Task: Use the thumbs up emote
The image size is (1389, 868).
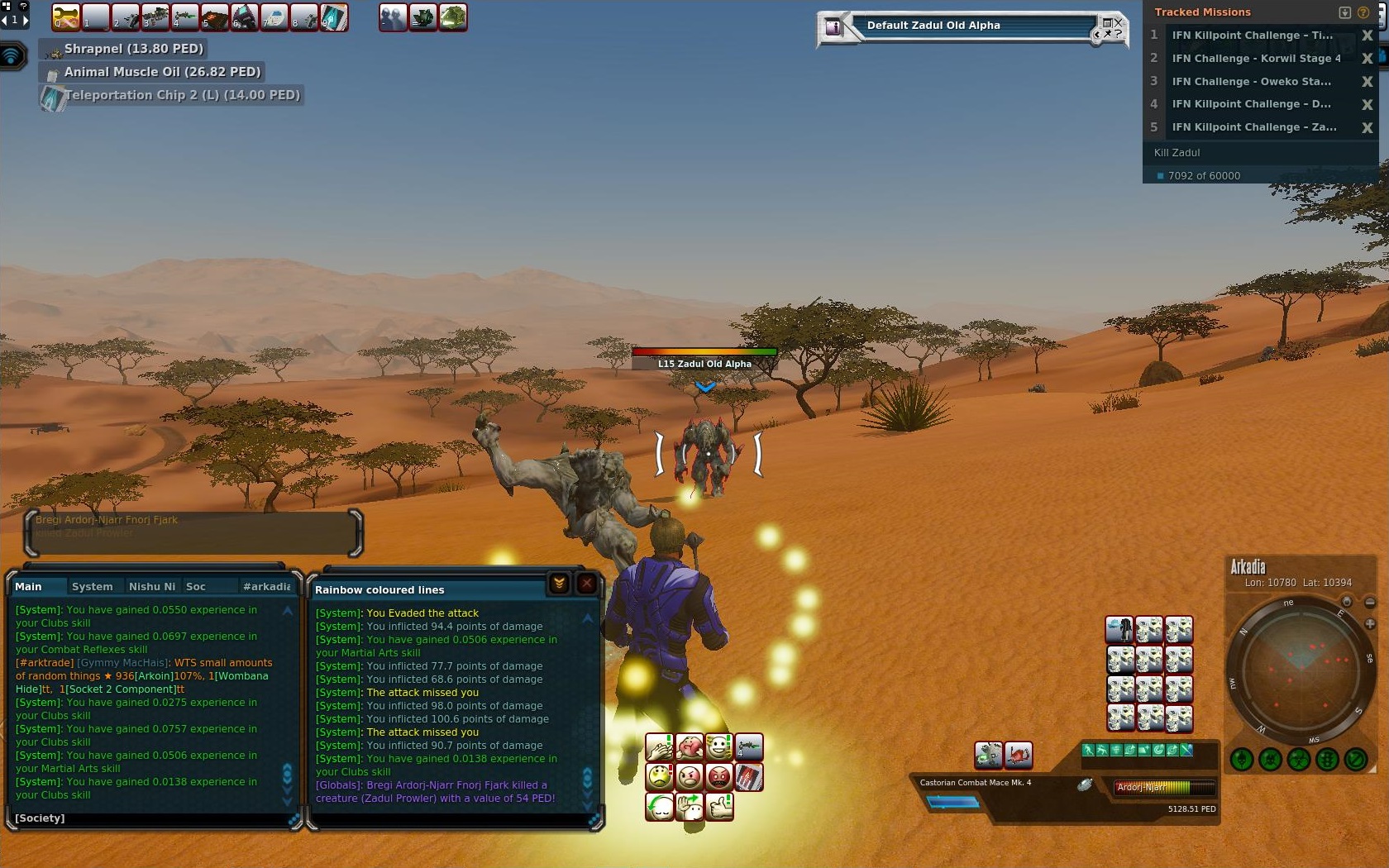Action: coord(720,807)
